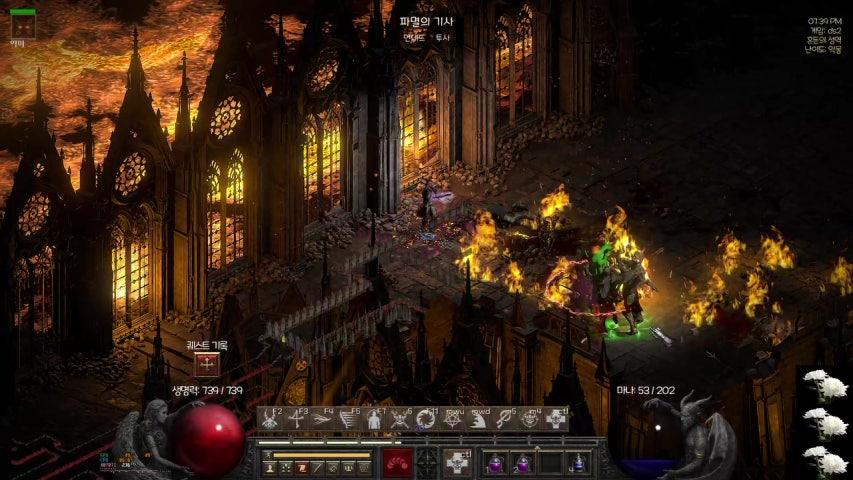Click the red highlighted mini-panel button
853x480 pixels.
click(x=301, y=467)
